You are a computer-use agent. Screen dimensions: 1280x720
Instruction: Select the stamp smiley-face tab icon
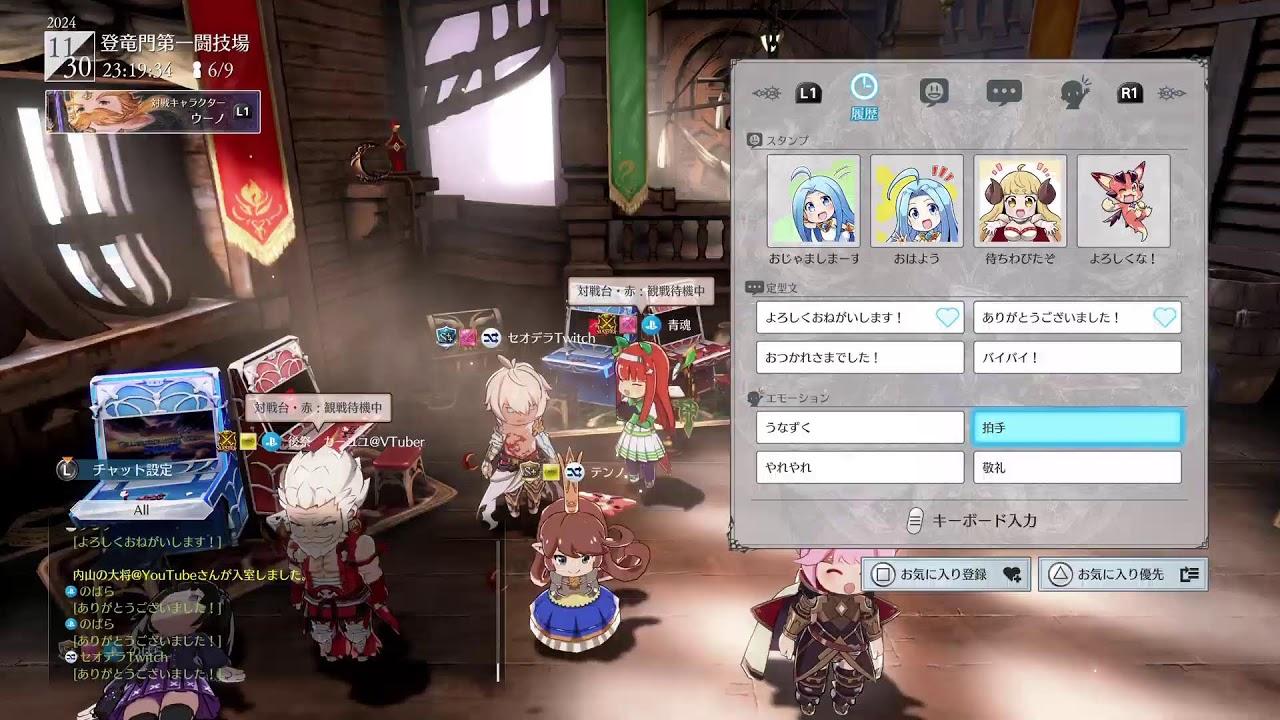click(x=933, y=90)
